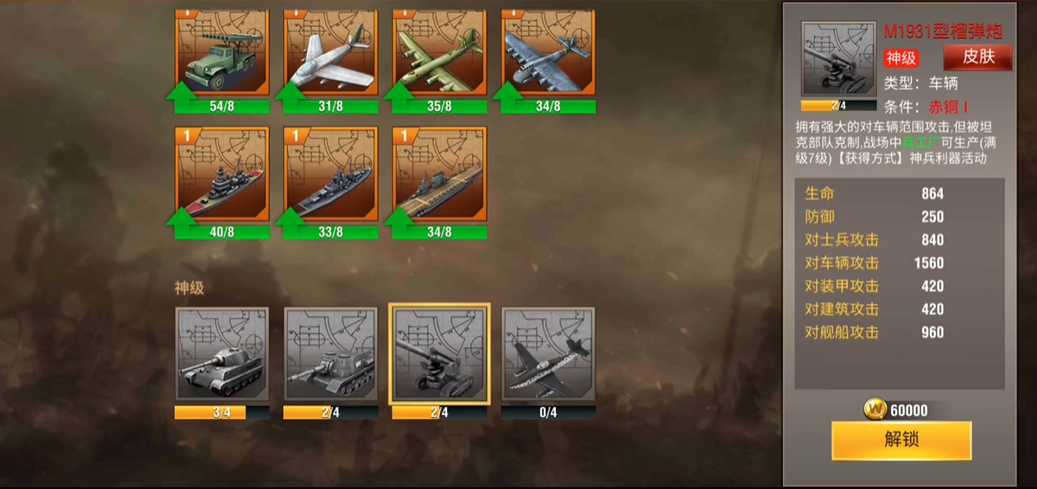Screen dimensions: 1037x489
Task: Select the locked tank destroyer card
Action: 330,355
